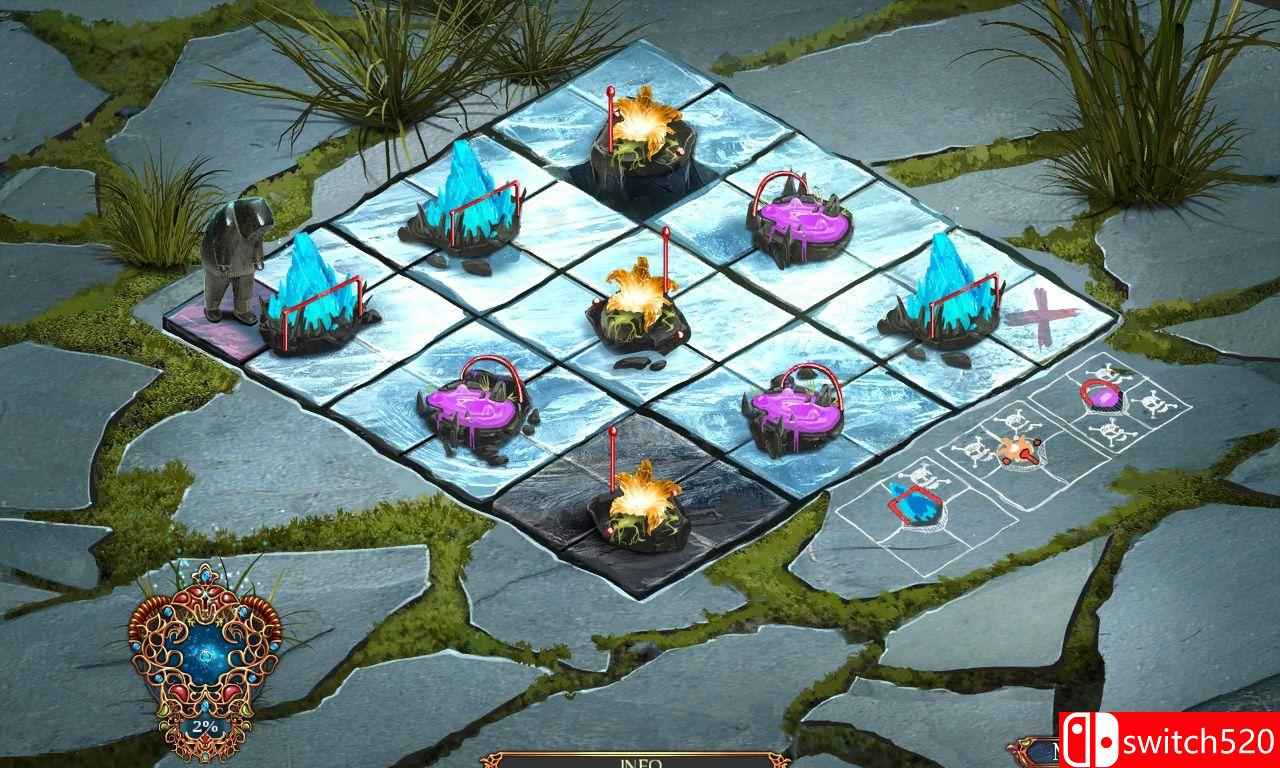Screen dimensions: 1280x768
Task: Click the purple flower diagram in the chalk legend
Action: (1105, 395)
